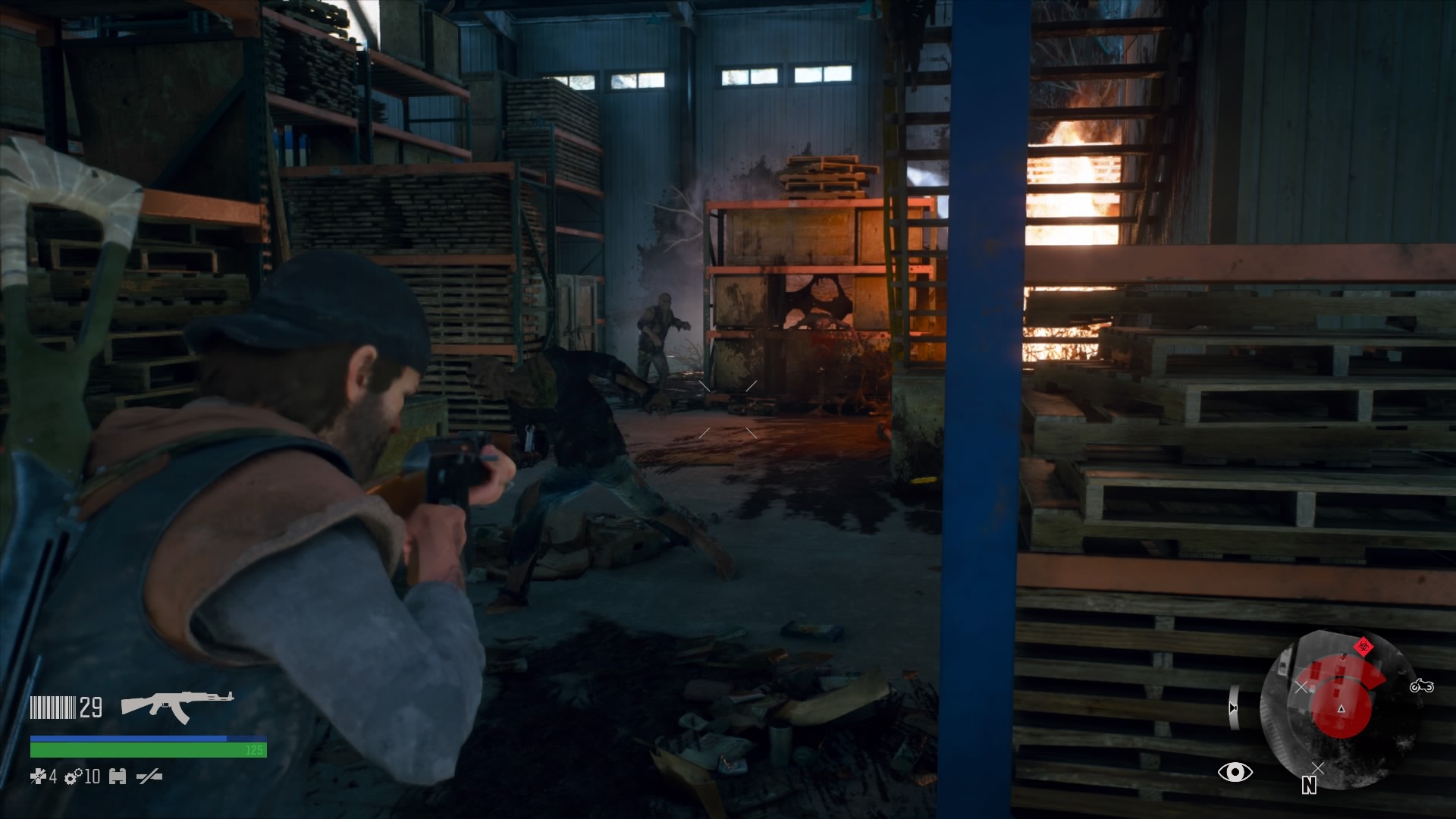Click the upper X waypoint on minimap
Screen dimensions: 1456x819
1302,686
